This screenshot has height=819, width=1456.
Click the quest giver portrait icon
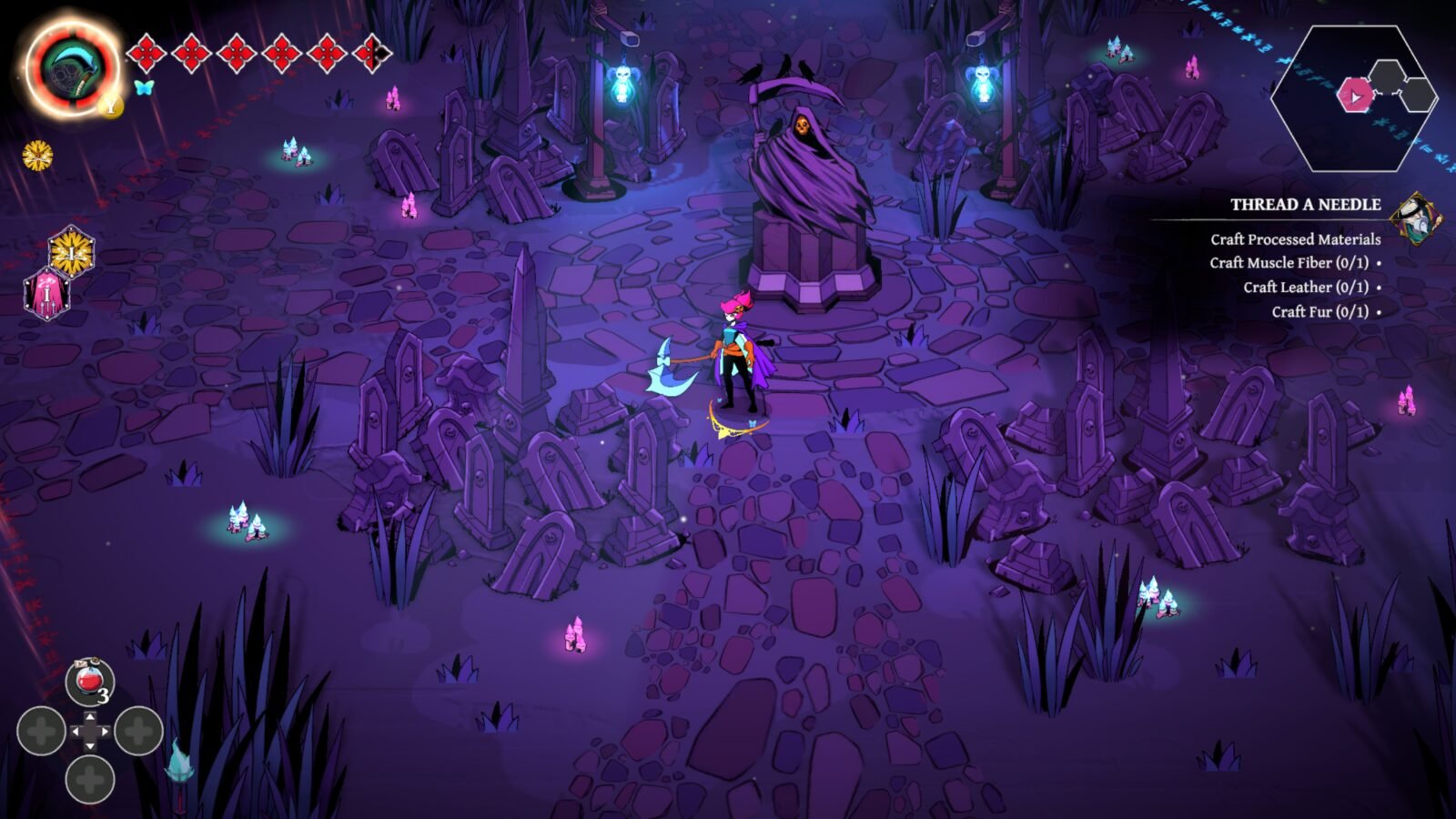point(1417,218)
